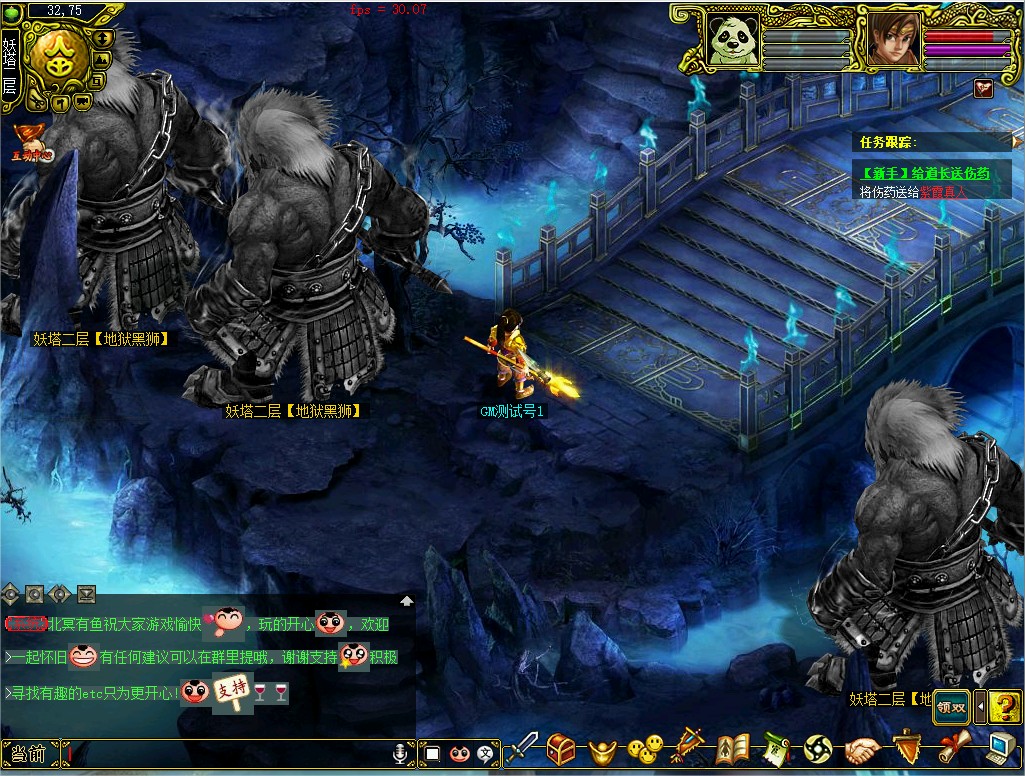Image resolution: width=1025 pixels, height=776 pixels.
Task: Click the yellow question mark help button
Action: [x=1005, y=706]
